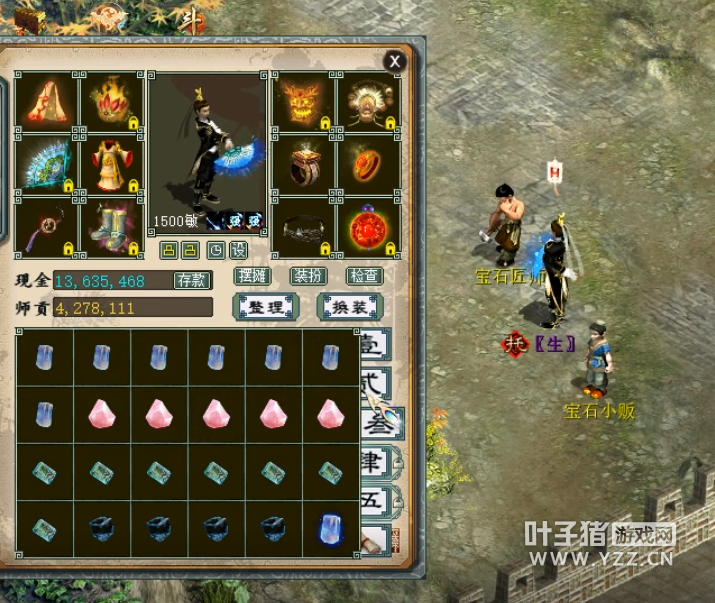The image size is (715, 603).
Task: Select the golden demon mask slot
Action: click(303, 102)
